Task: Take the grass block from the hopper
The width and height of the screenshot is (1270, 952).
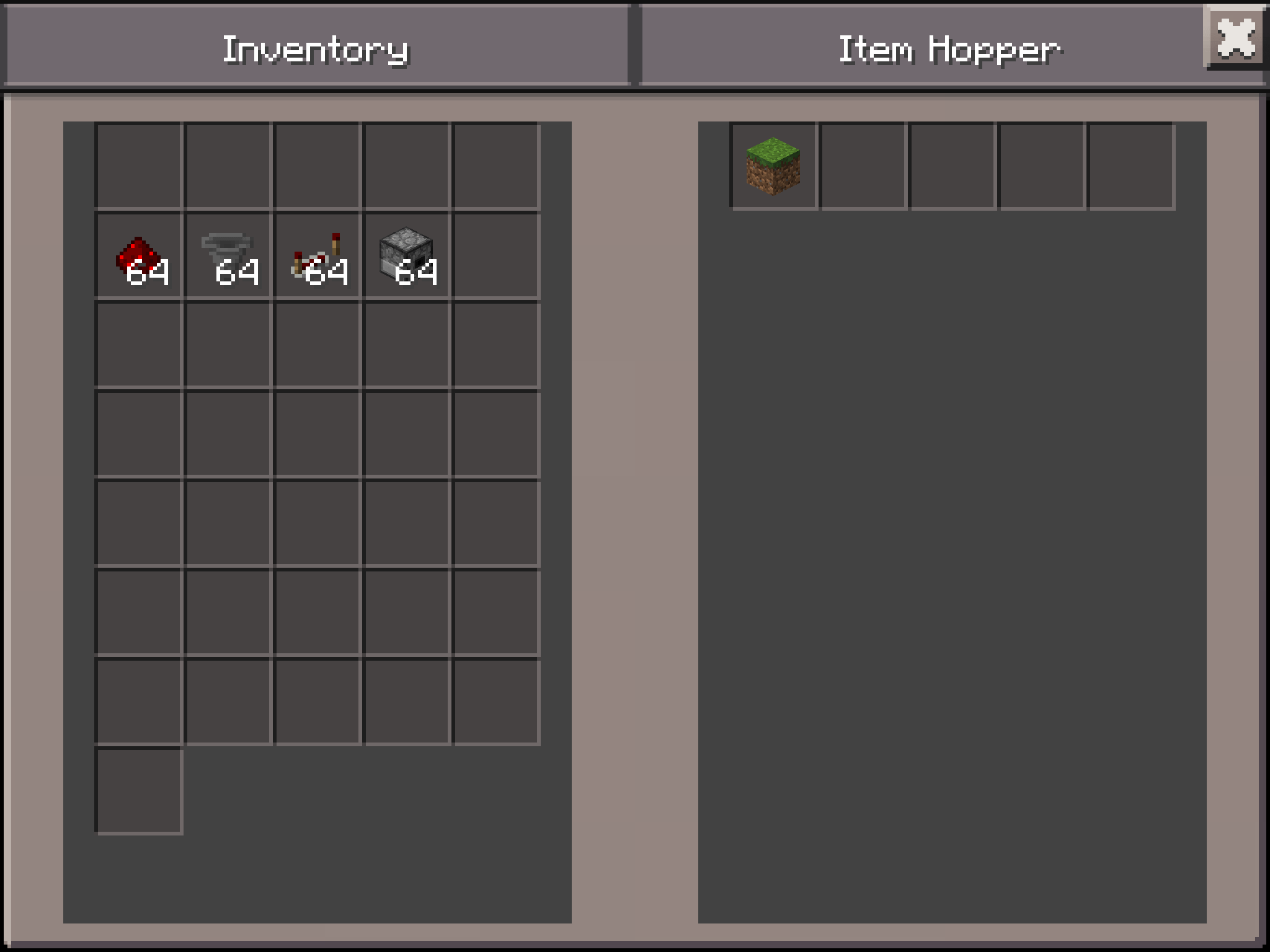Action: (773, 165)
